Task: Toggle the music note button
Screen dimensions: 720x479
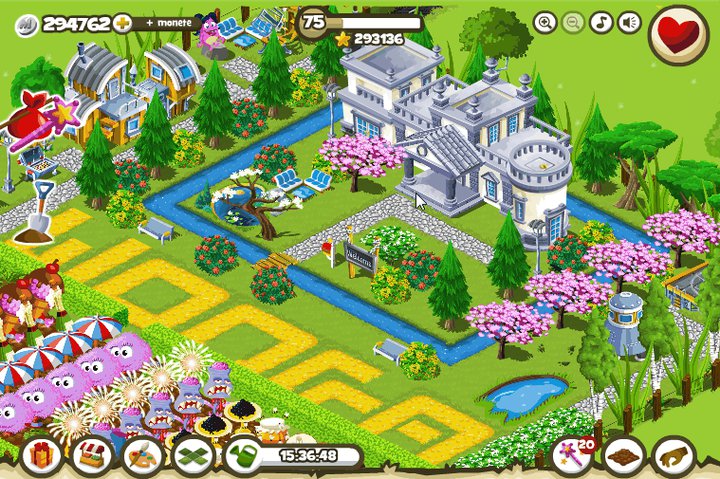Action: pyautogui.click(x=601, y=22)
